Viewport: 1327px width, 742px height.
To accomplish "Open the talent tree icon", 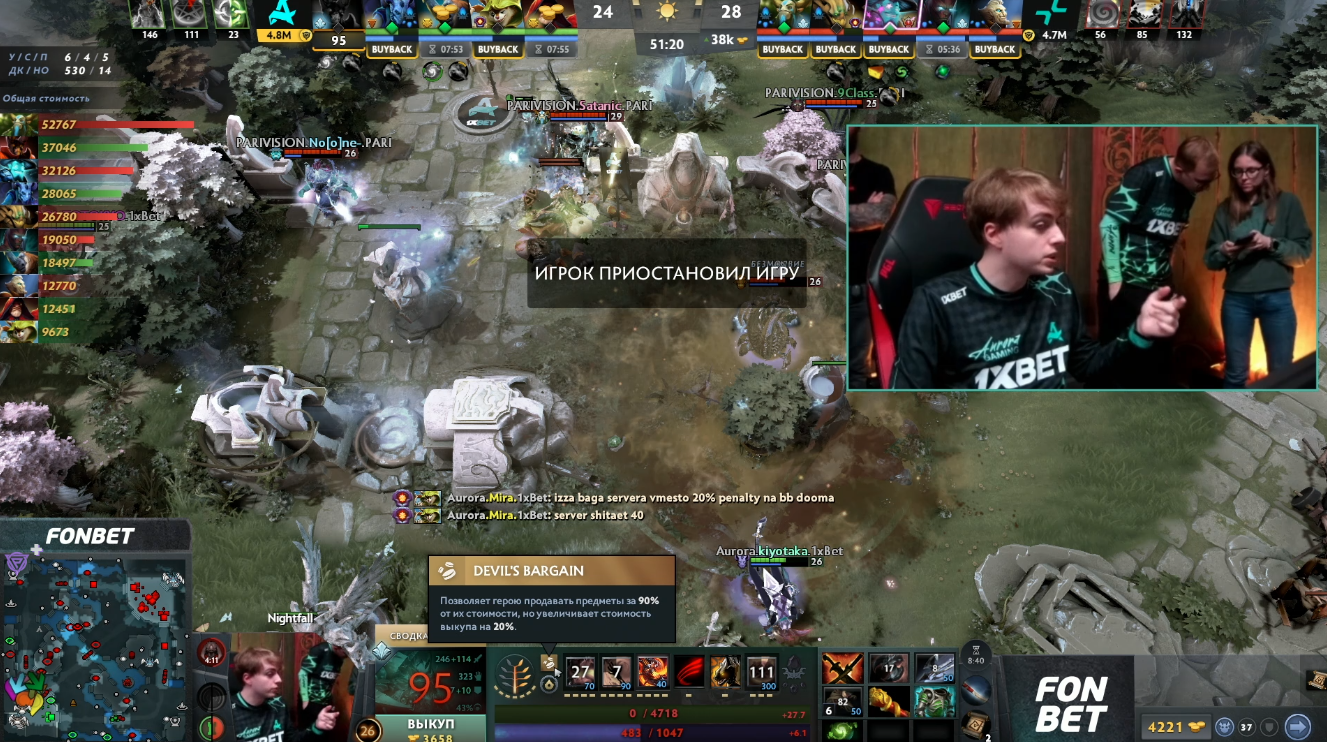I will point(516,671).
